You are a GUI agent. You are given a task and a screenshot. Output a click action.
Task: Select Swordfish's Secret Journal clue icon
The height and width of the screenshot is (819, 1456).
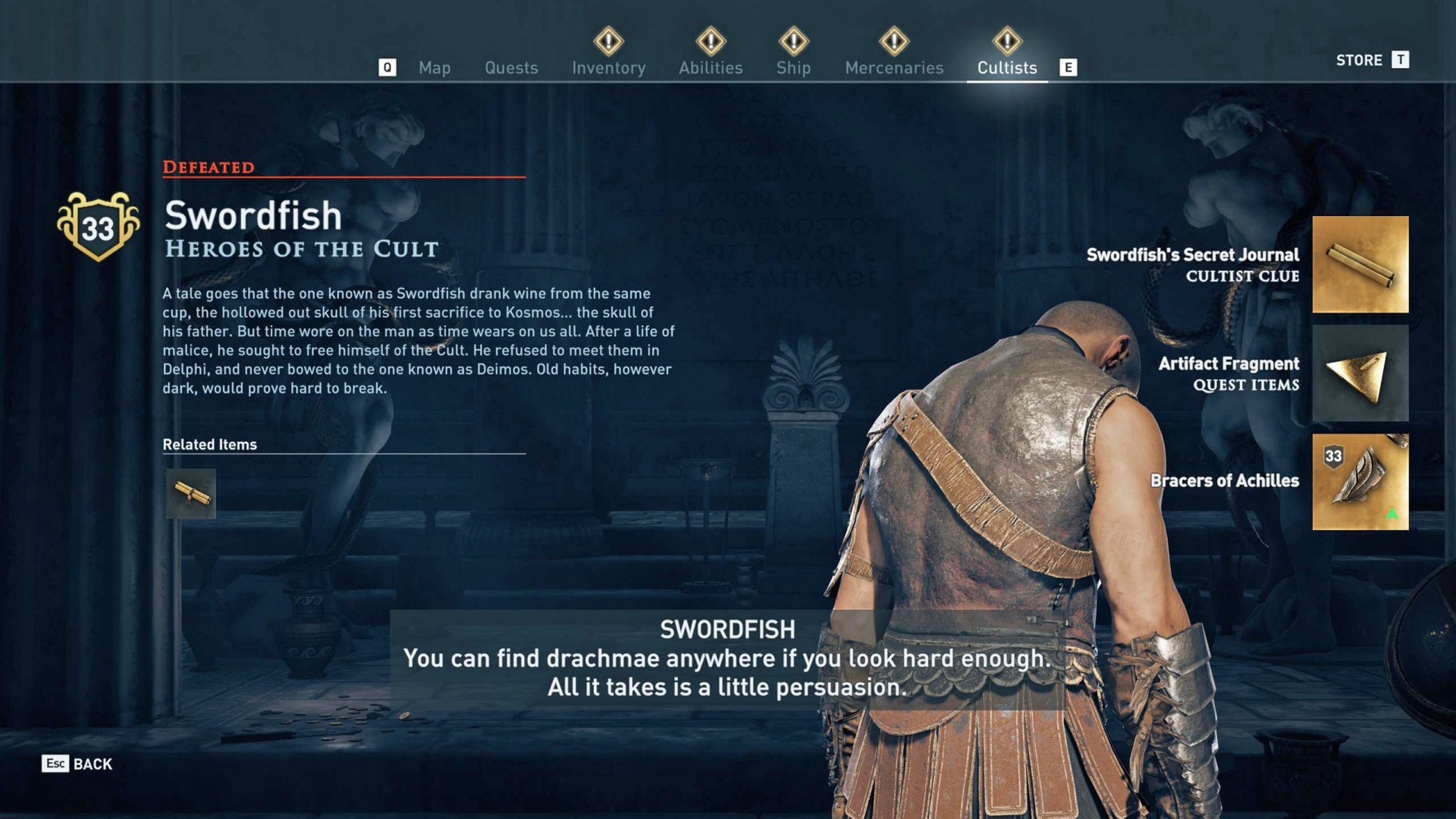tap(1360, 264)
